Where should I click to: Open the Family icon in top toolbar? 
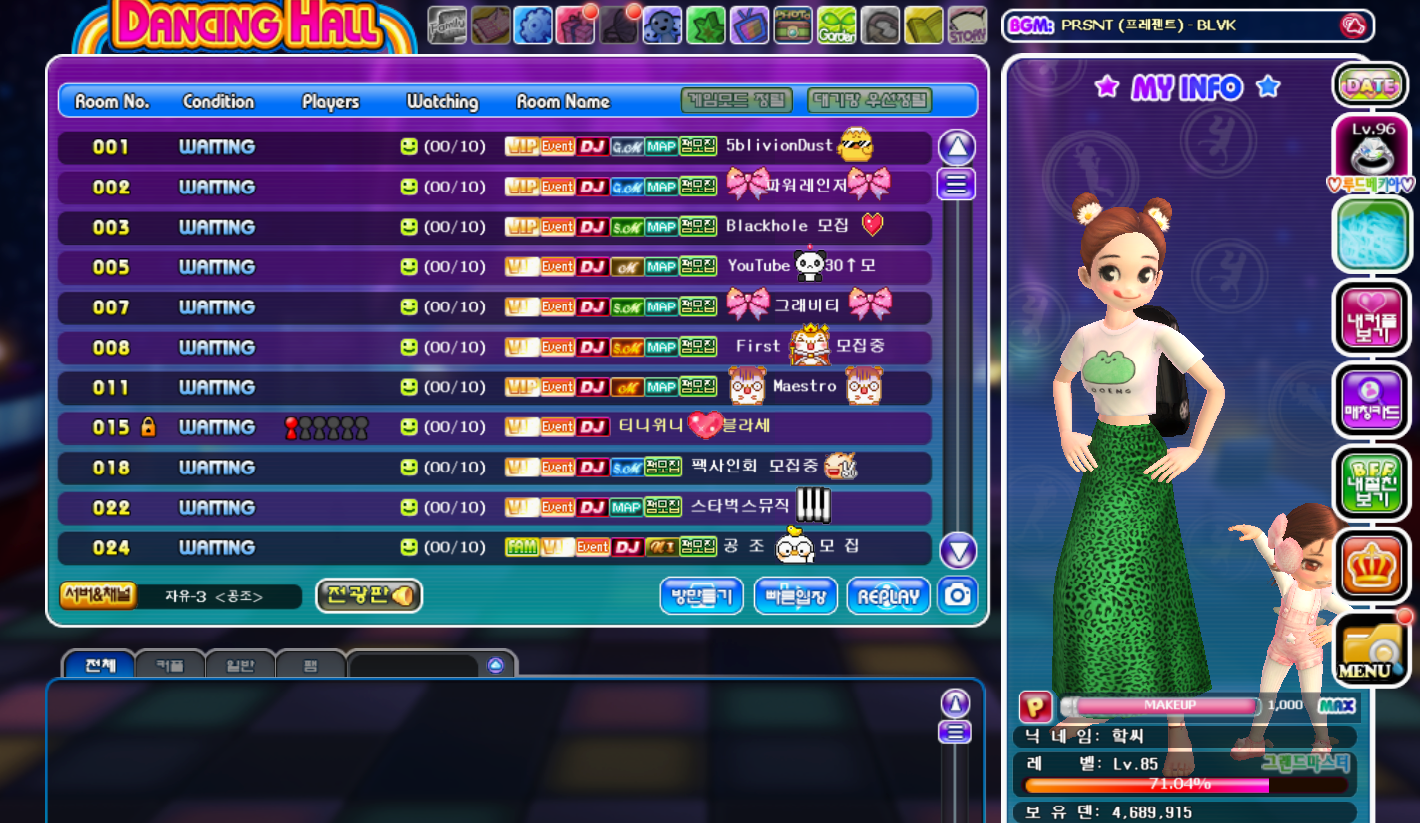[447, 25]
